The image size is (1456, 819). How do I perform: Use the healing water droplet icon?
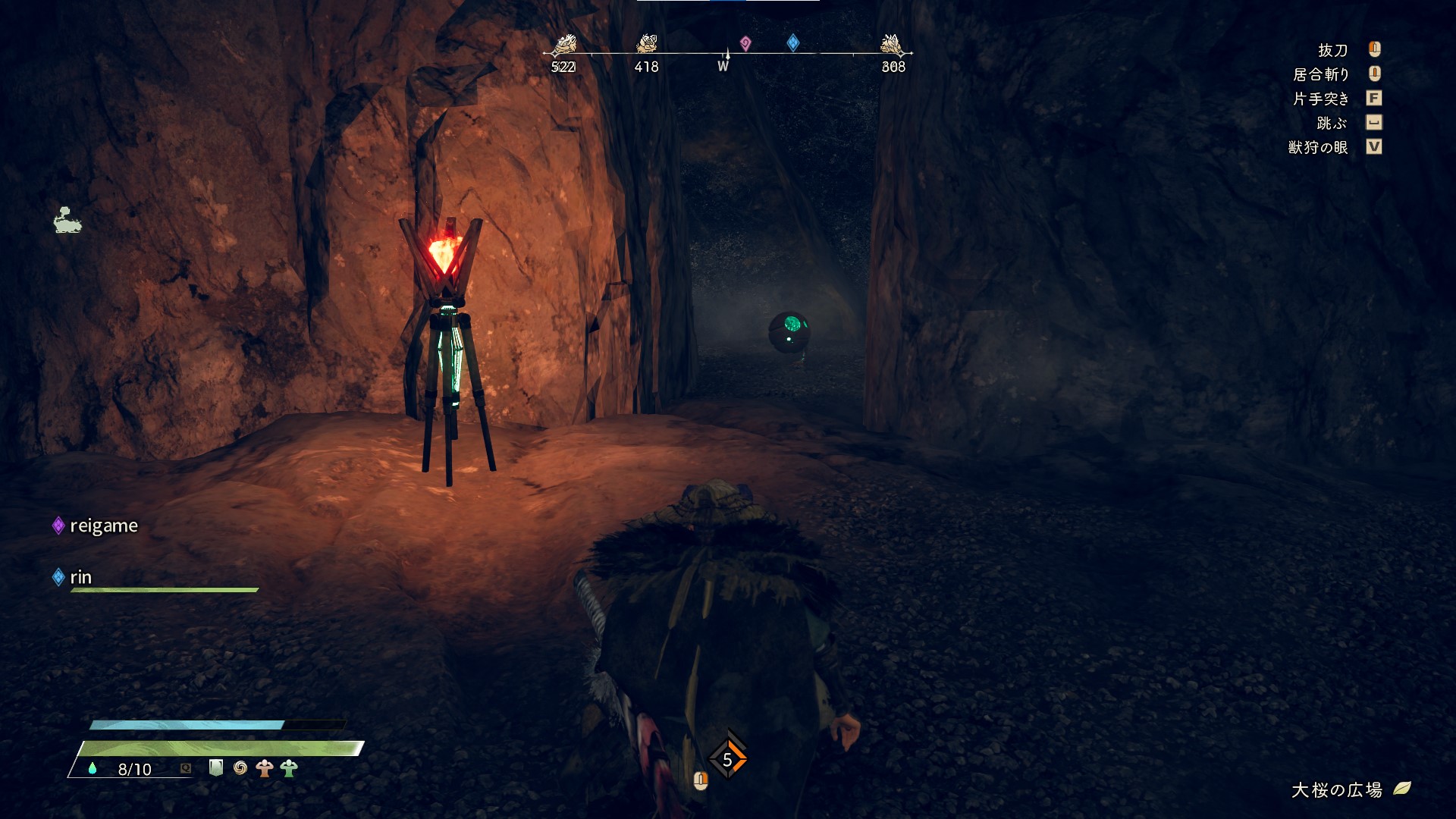[x=93, y=768]
